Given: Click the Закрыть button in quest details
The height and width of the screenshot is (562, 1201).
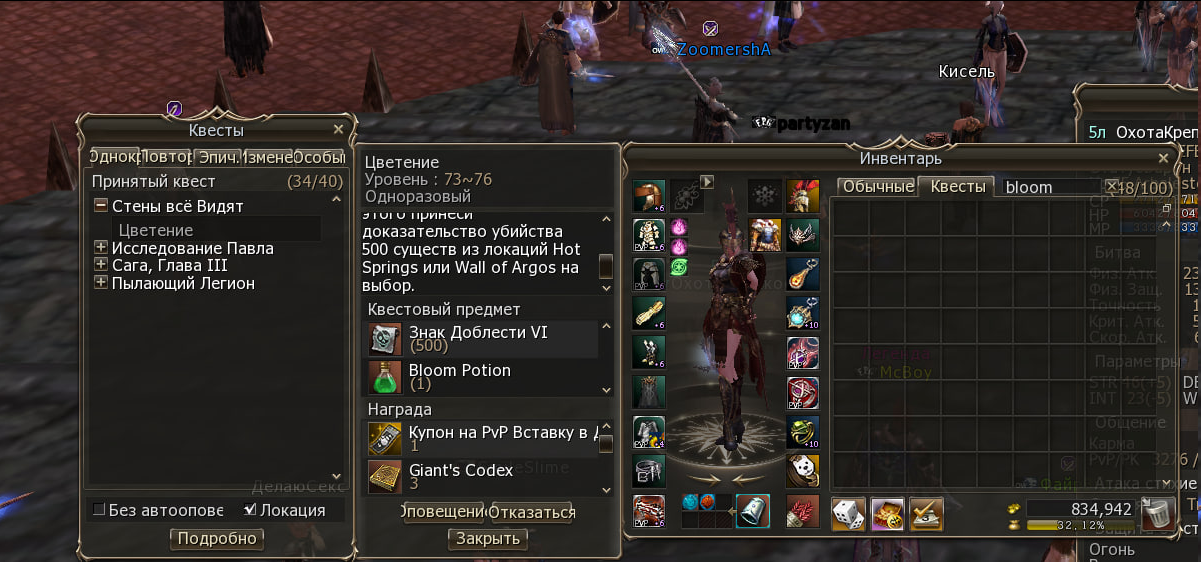Looking at the screenshot, I should [488, 539].
